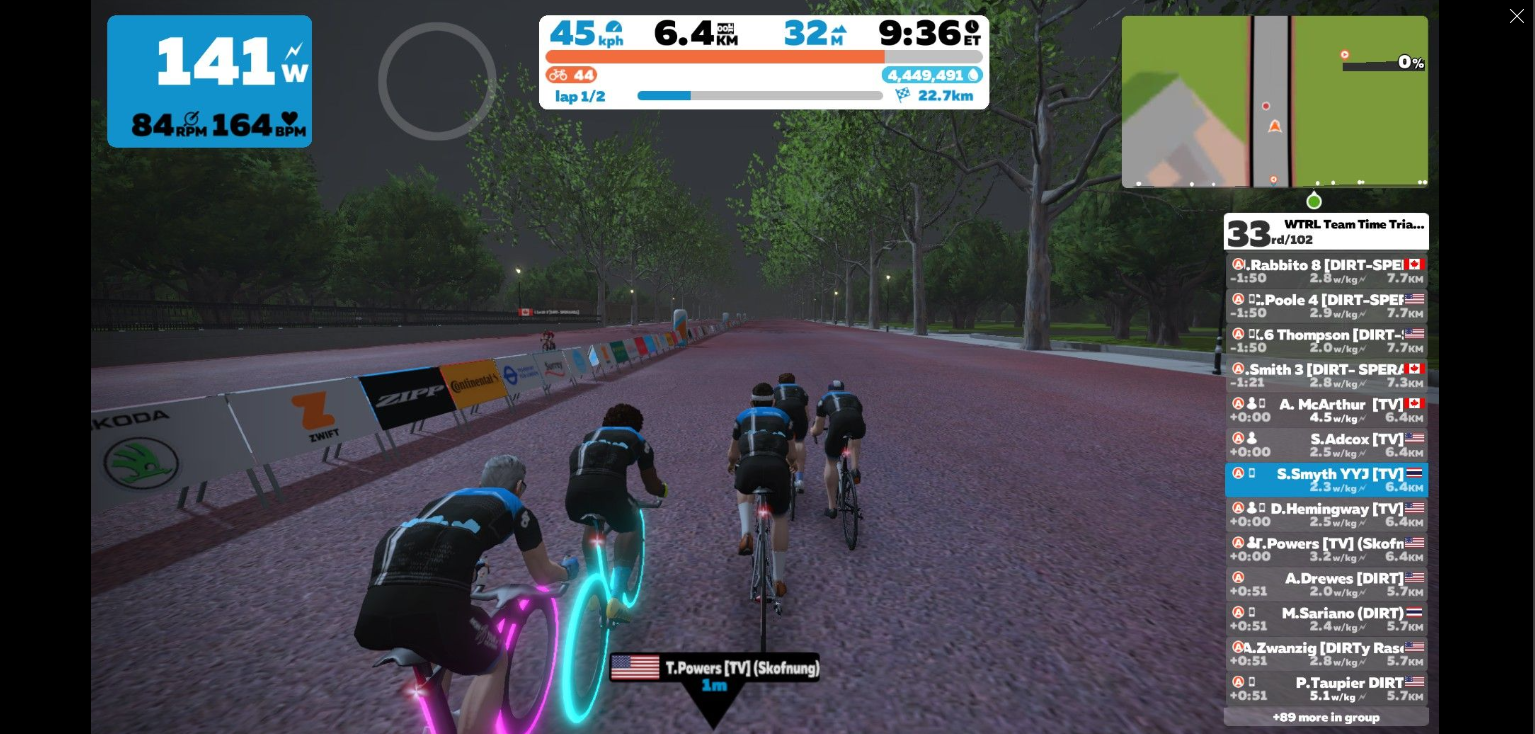This screenshot has width=1535, height=734.
Task: Expand the '+89 more in group' row
Action: click(x=1326, y=717)
